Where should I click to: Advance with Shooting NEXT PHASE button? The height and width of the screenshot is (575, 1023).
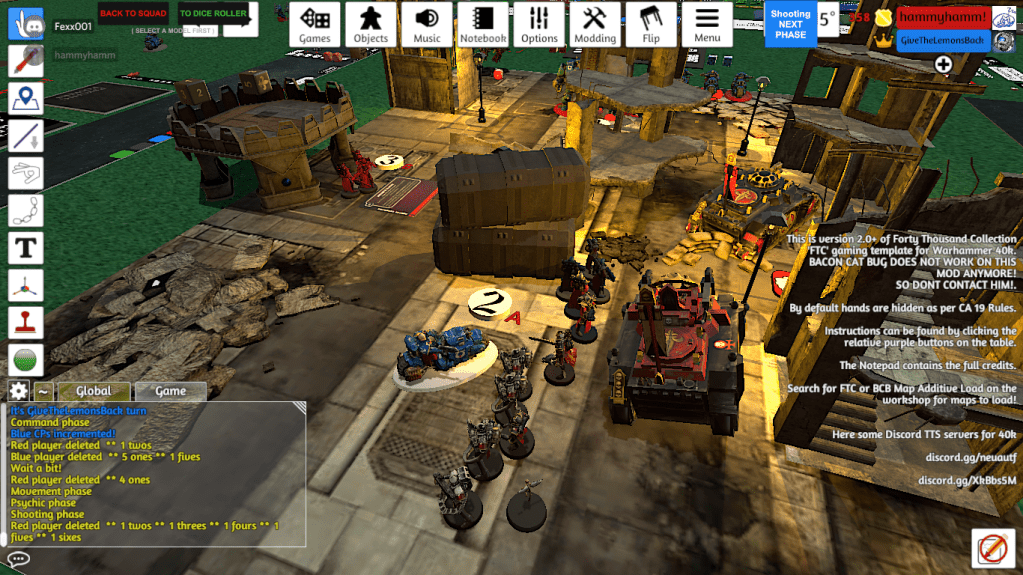click(x=790, y=24)
